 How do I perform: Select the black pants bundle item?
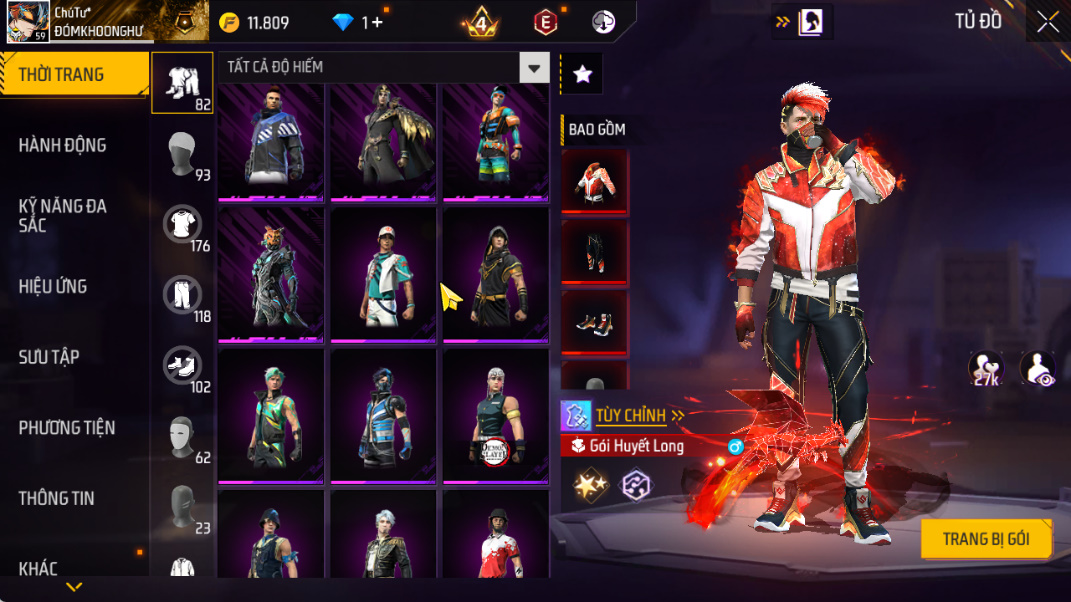pyautogui.click(x=594, y=252)
